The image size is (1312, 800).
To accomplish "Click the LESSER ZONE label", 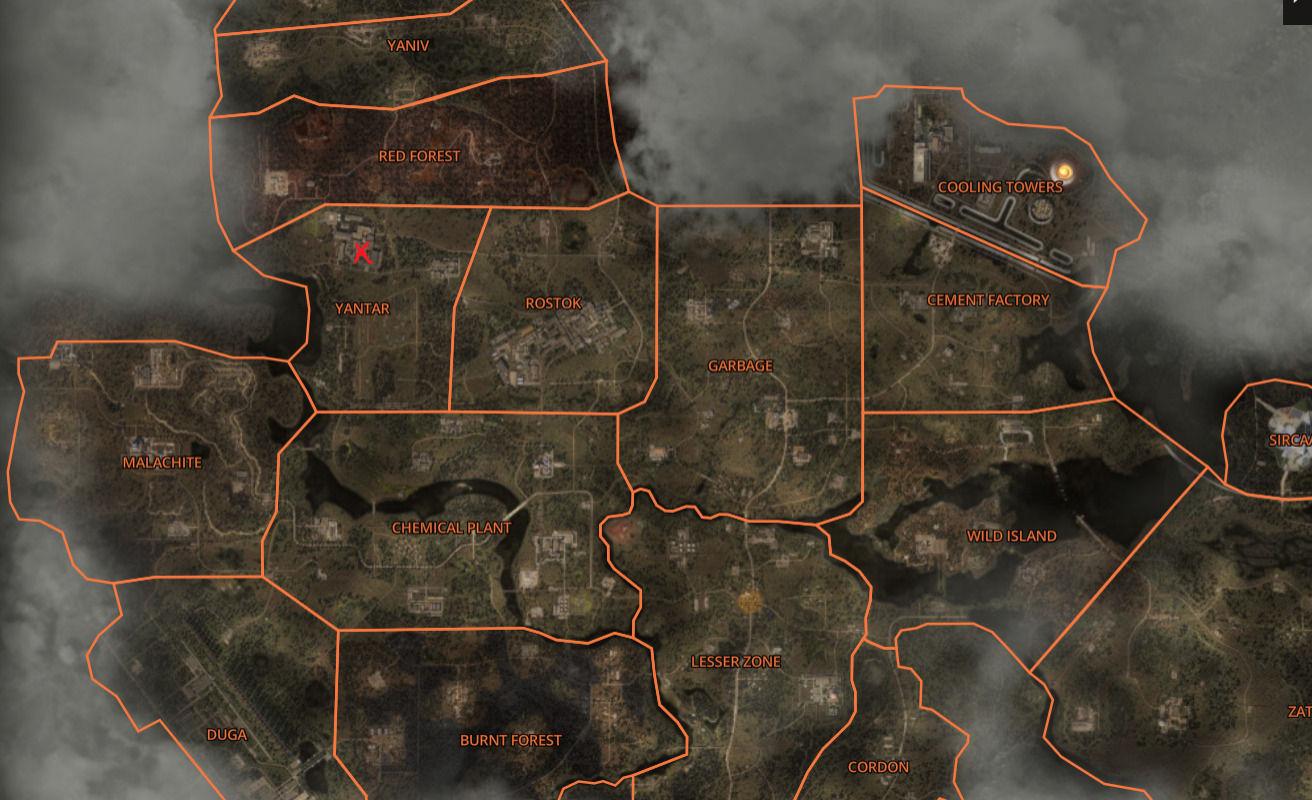I will pyautogui.click(x=736, y=661).
